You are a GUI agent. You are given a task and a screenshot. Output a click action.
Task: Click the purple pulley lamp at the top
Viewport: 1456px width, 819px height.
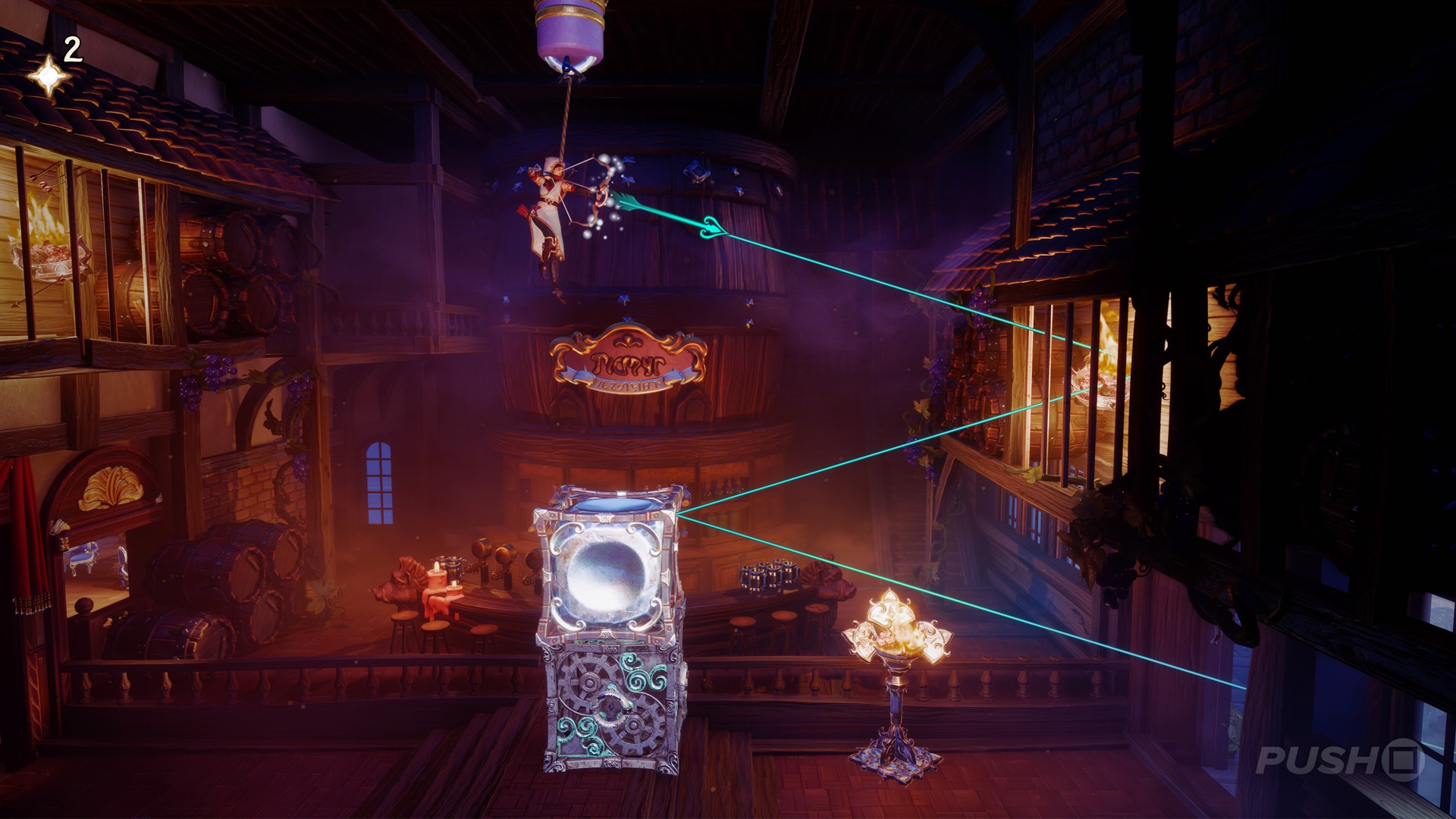pos(569,30)
